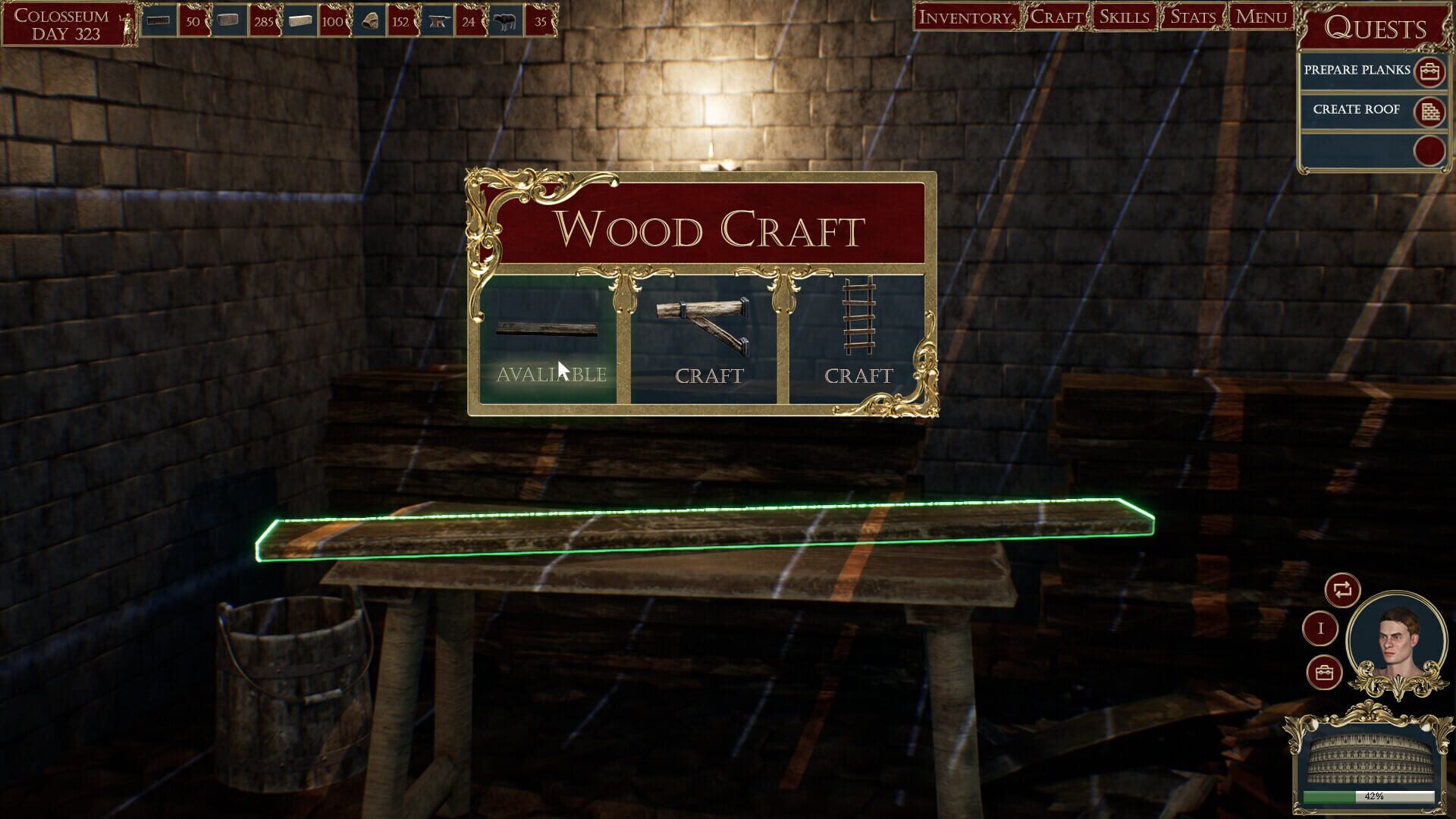Click the briefcase icon beside Prepare Planks
The image size is (1456, 819).
1429,71
